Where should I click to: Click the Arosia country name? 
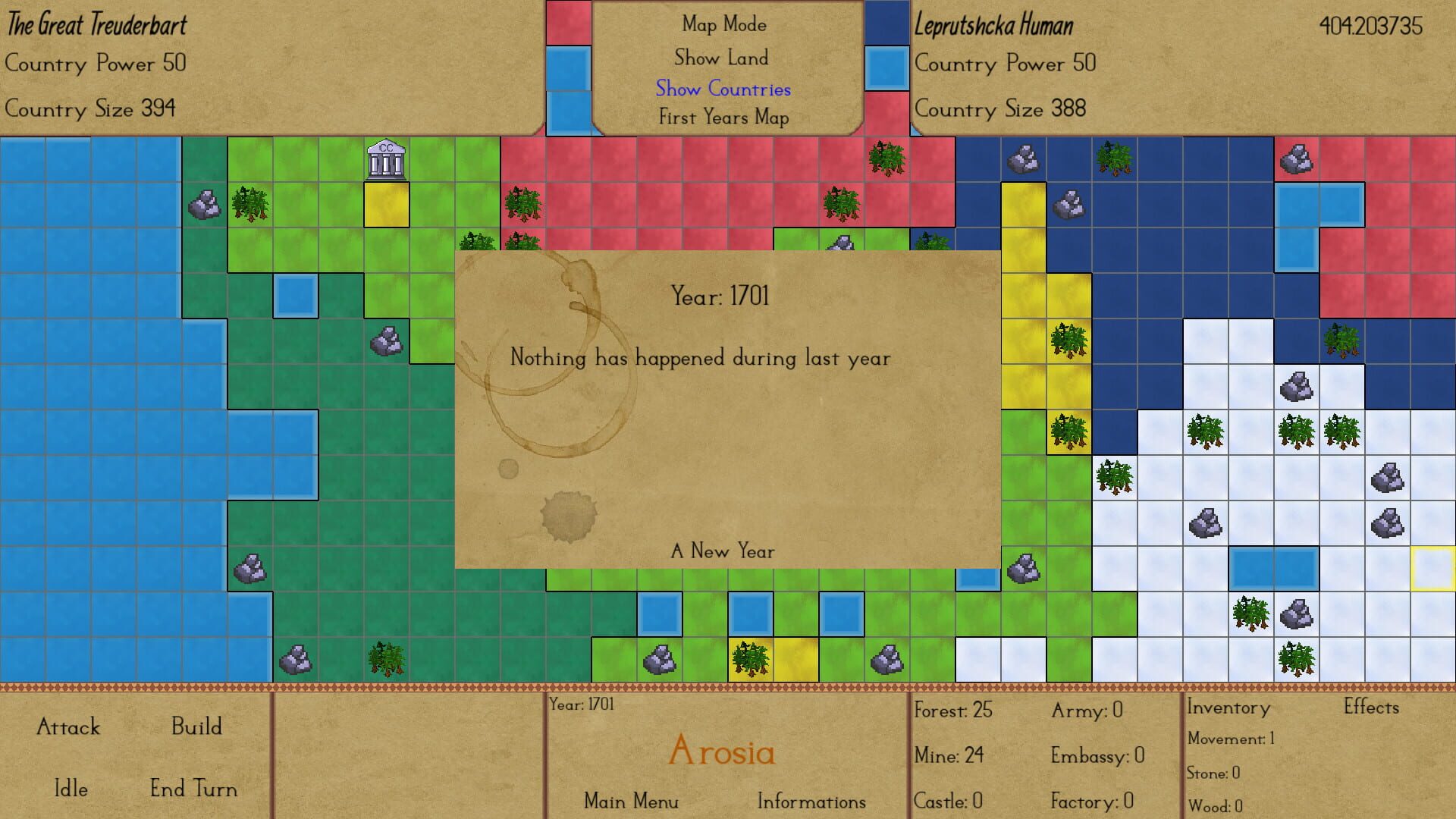[723, 753]
